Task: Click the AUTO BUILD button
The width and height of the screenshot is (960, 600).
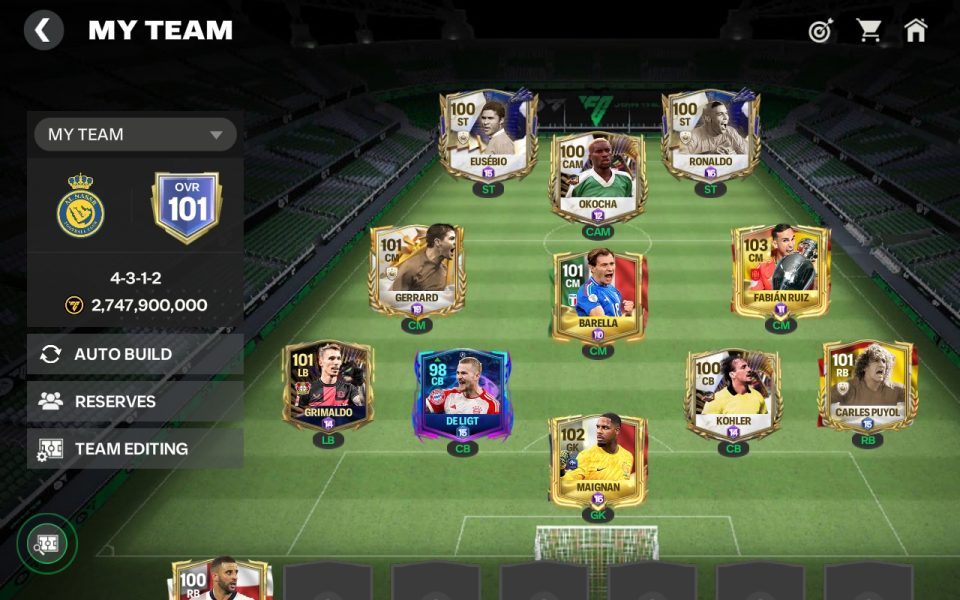Action: [135, 354]
